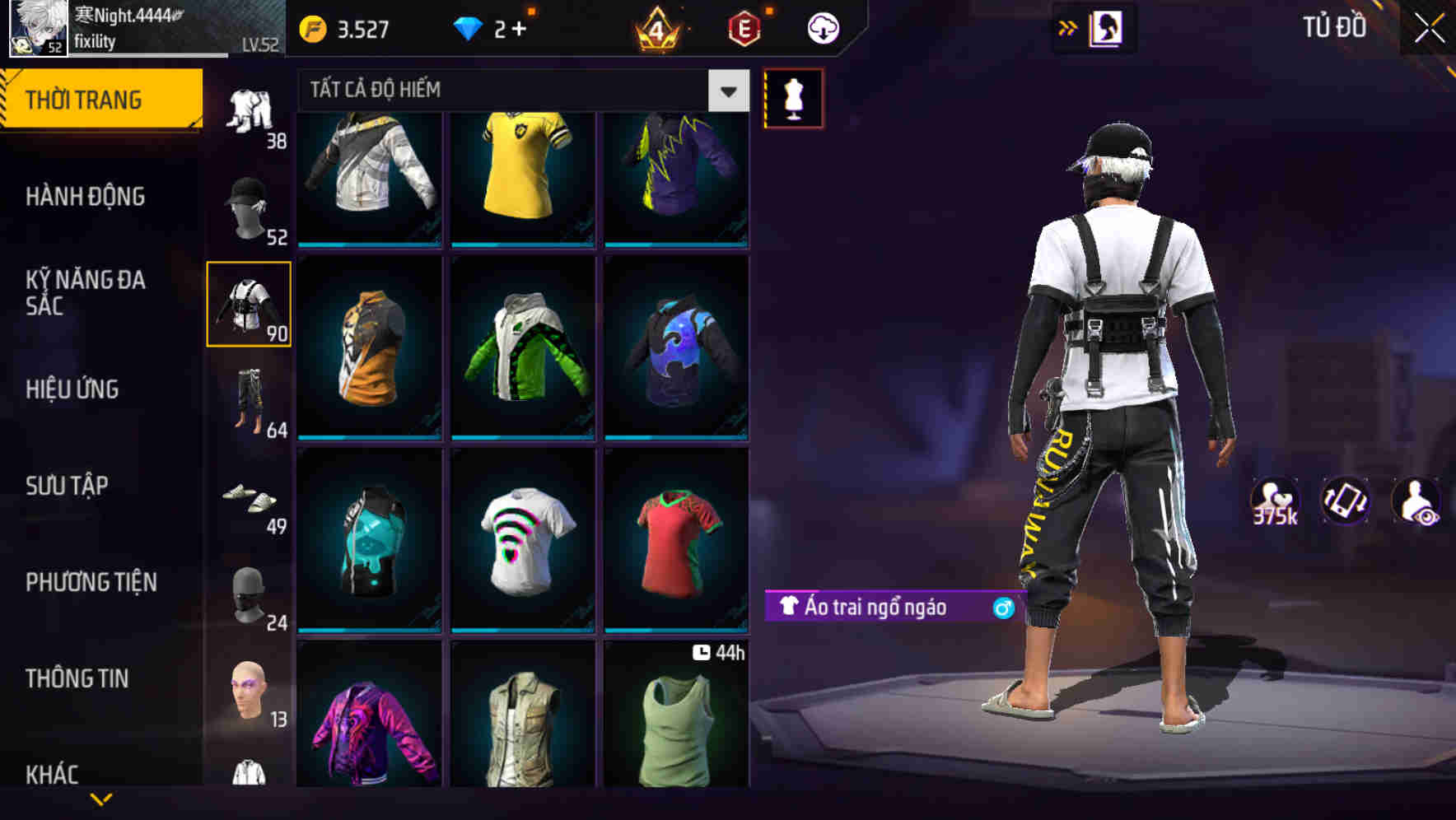Toggle the yellow double-arrow collapse control

pyautogui.click(x=1068, y=26)
